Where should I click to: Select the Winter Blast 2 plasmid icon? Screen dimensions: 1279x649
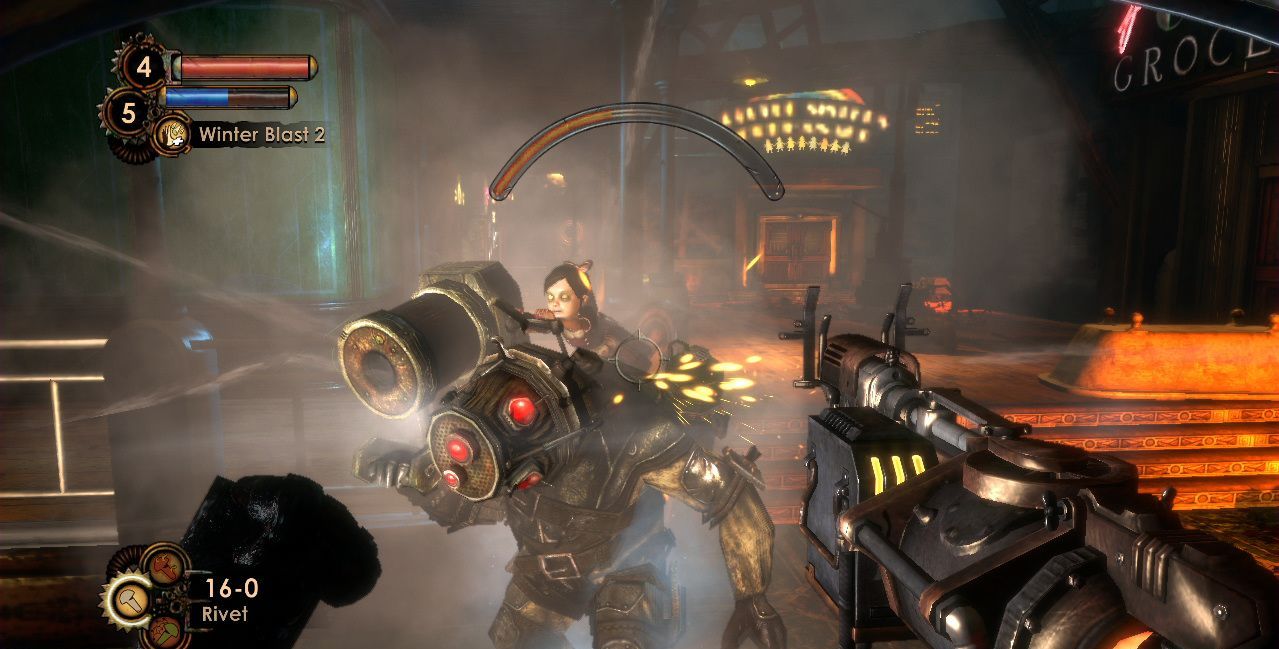click(172, 134)
